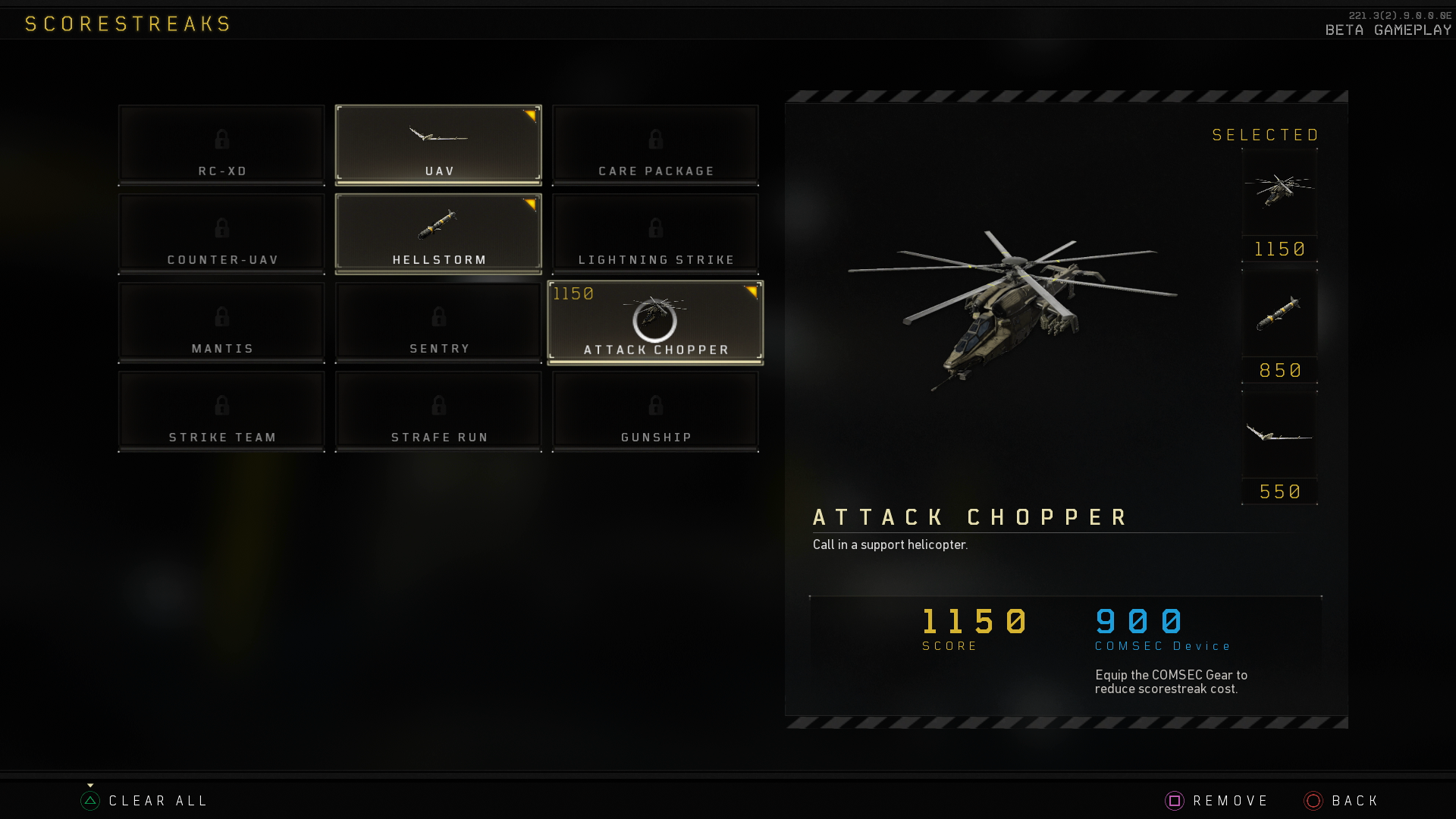Click the Scorestreaks header title

click(x=127, y=24)
